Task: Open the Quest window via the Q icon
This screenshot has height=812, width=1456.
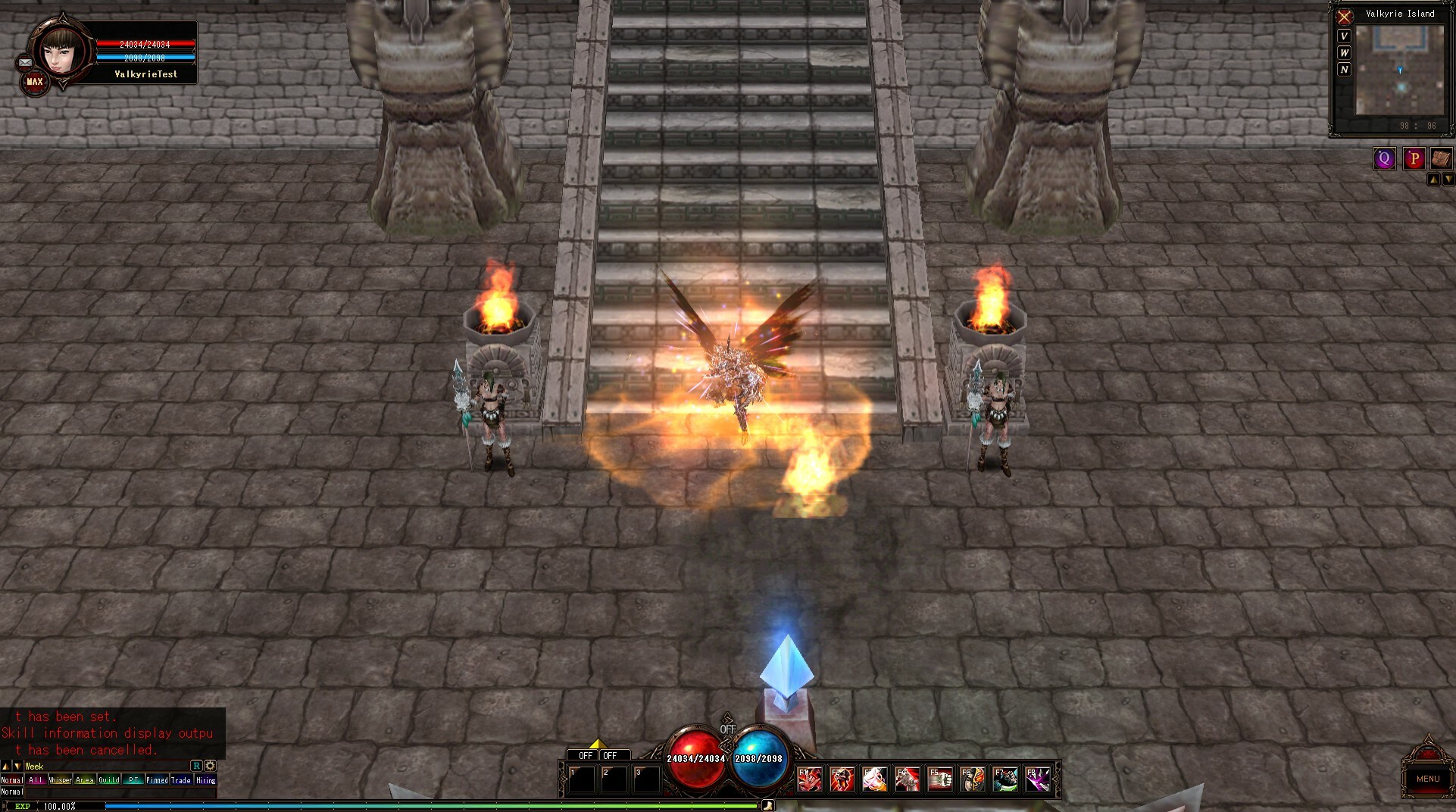Action: pyautogui.click(x=1384, y=158)
